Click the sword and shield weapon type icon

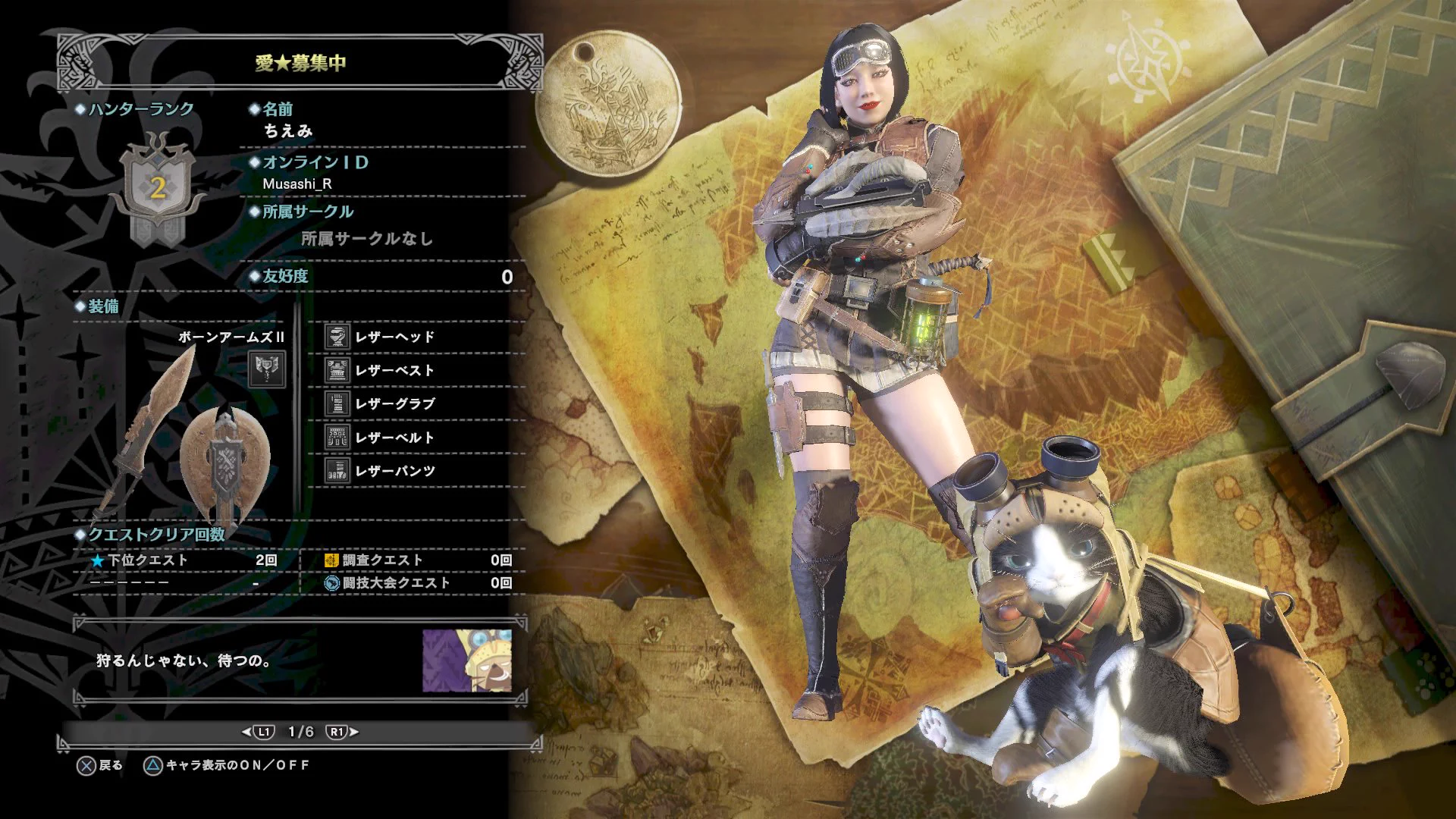pyautogui.click(x=267, y=369)
